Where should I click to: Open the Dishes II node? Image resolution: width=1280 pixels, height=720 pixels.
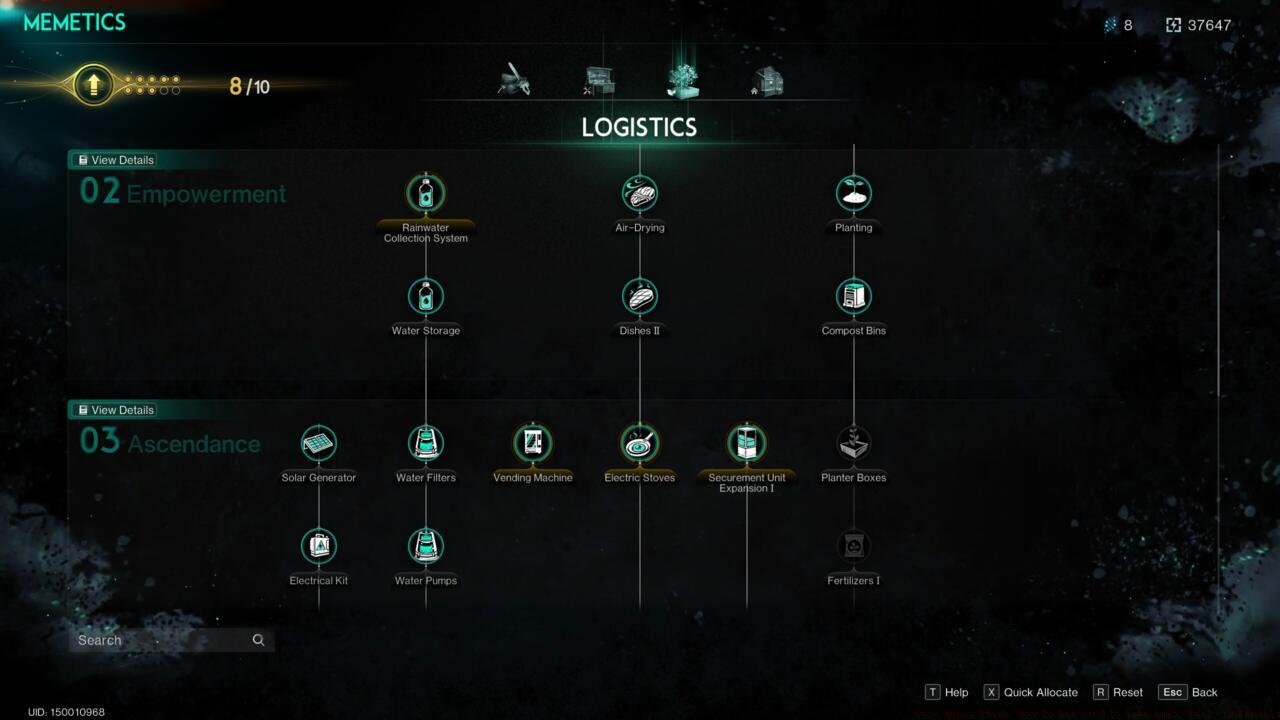[639, 296]
